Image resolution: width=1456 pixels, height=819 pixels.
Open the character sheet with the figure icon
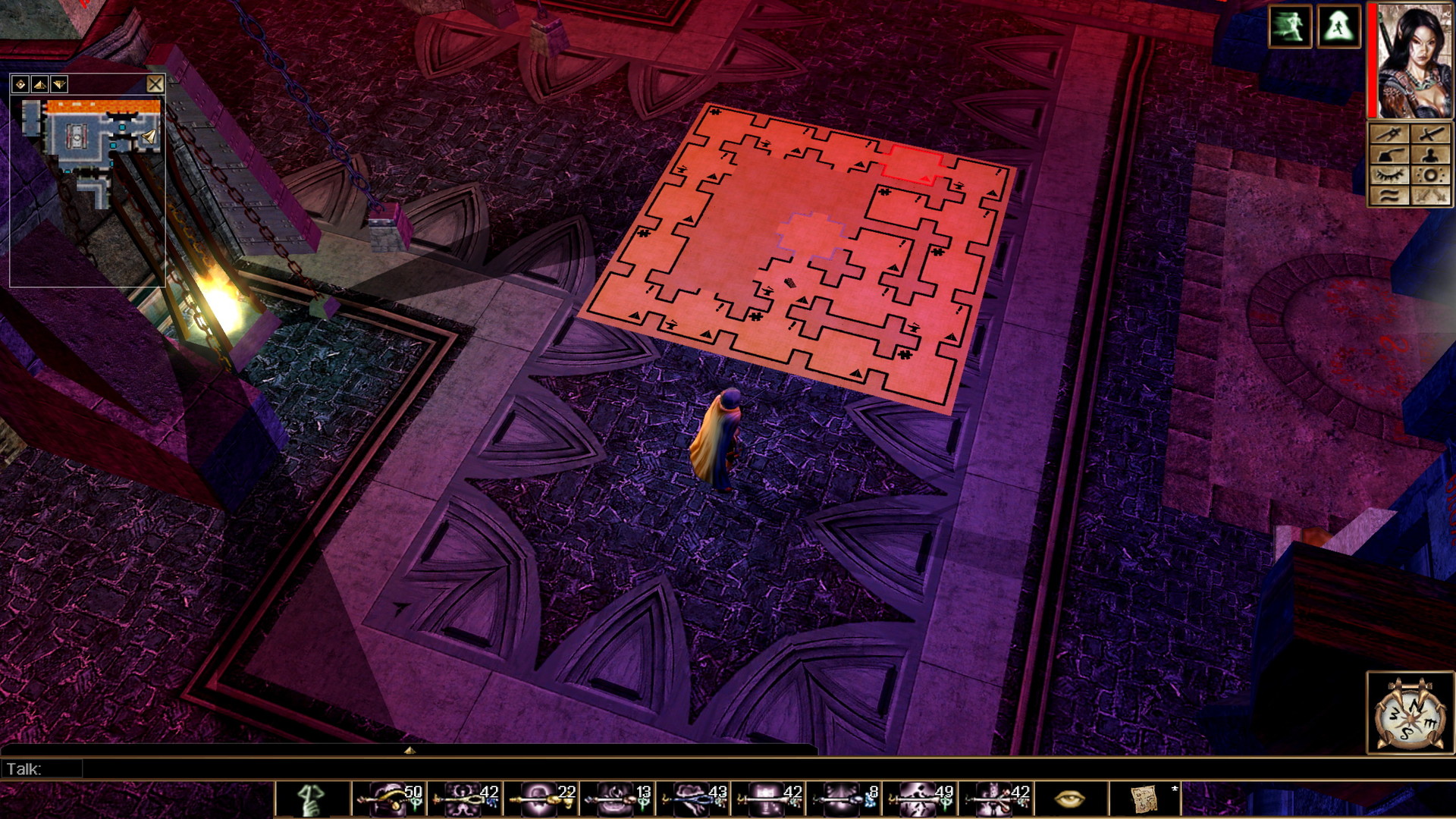1430,154
